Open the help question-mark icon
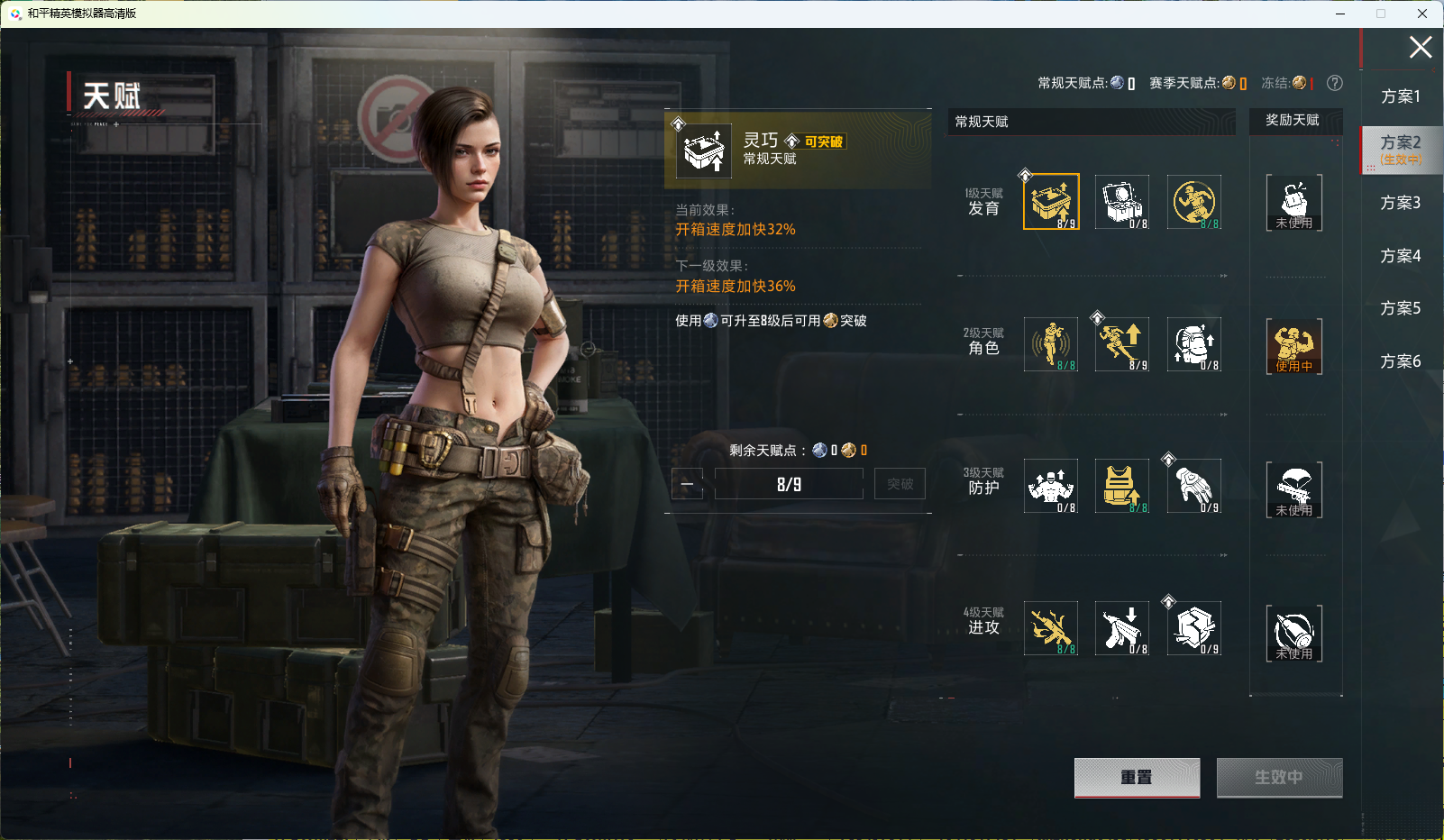 coord(1335,83)
